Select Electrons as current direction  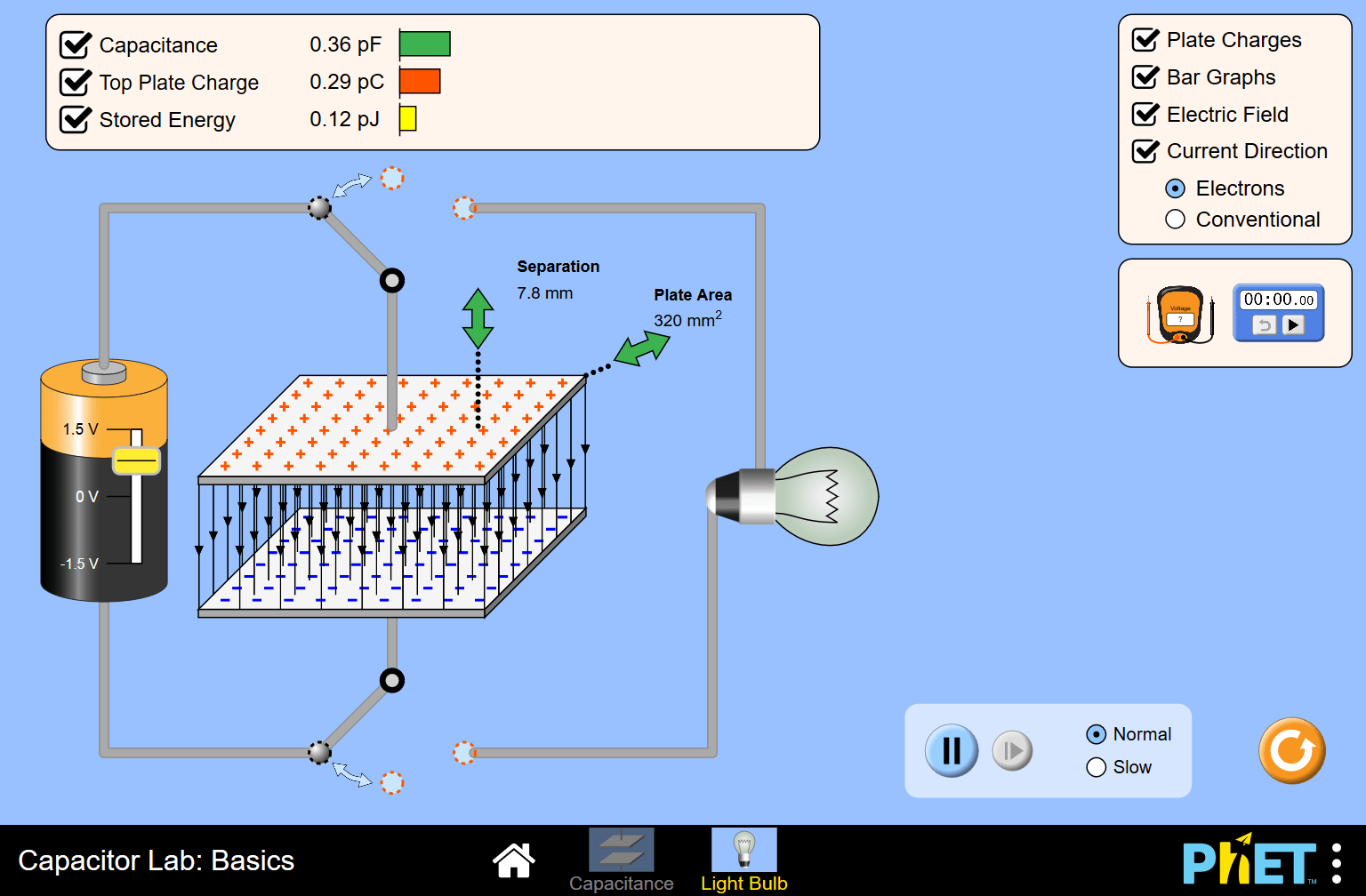(x=1176, y=188)
